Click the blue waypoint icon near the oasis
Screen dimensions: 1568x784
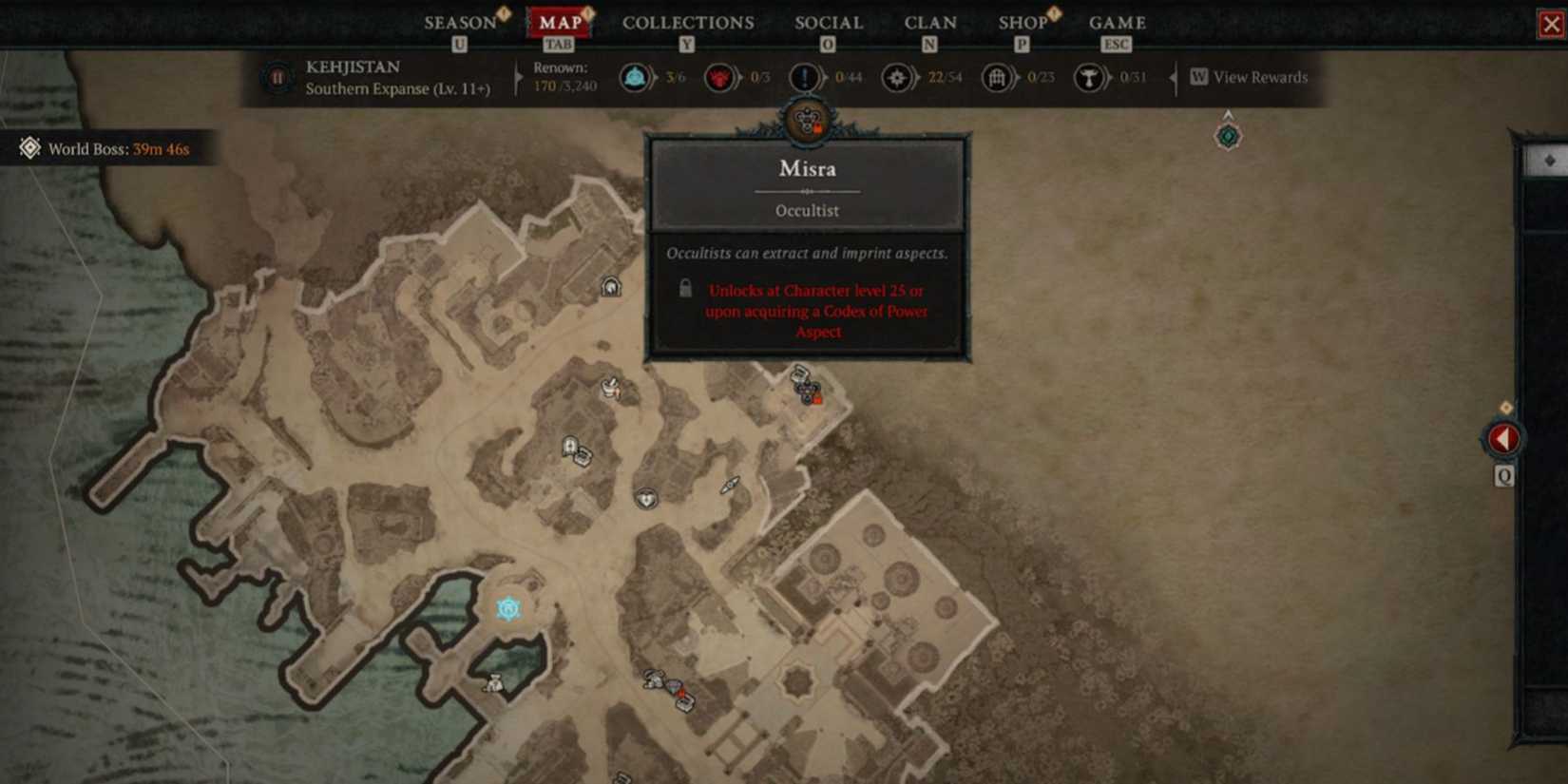(508, 608)
